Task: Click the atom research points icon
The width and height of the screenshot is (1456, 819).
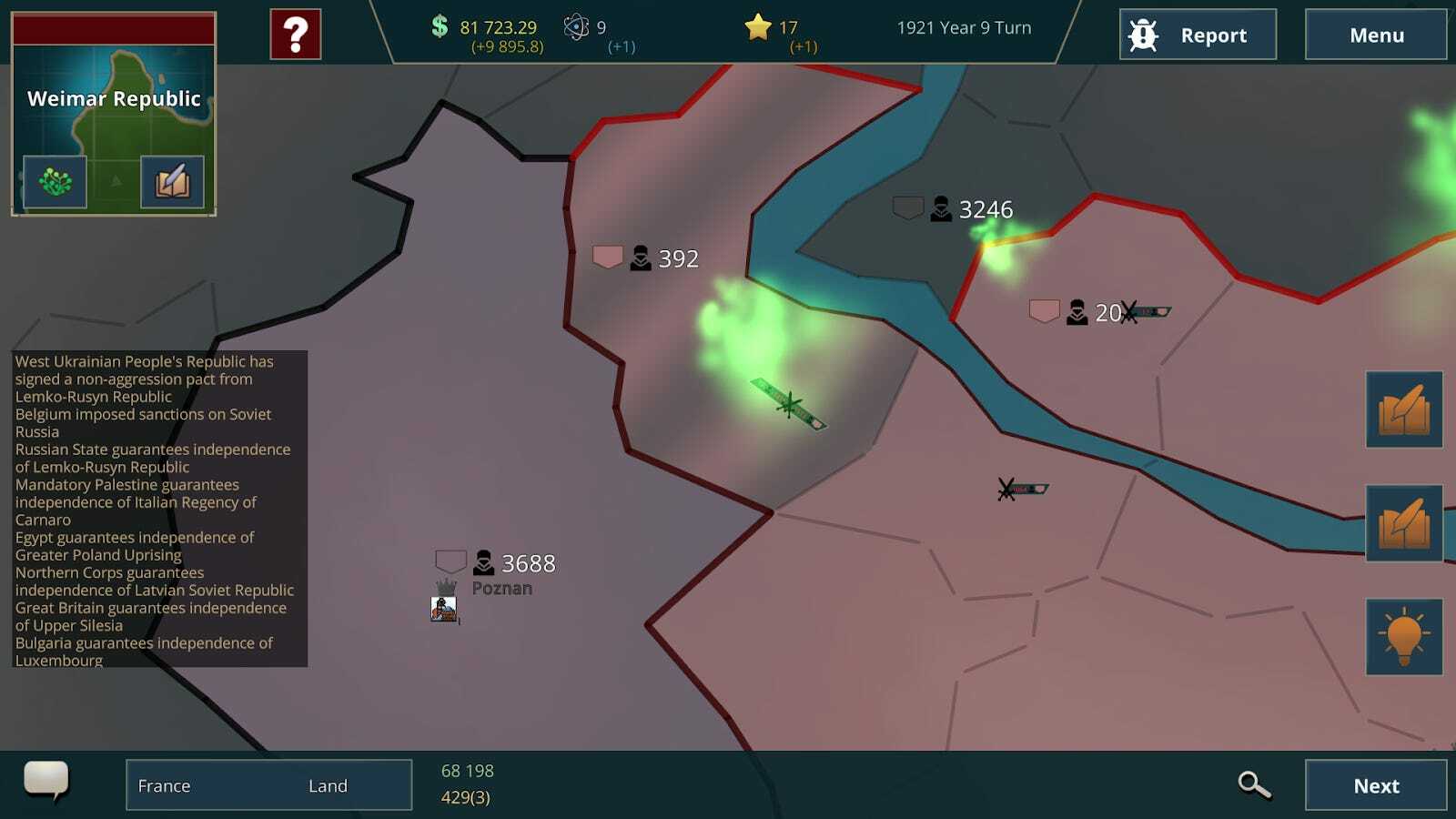Action: [x=575, y=27]
